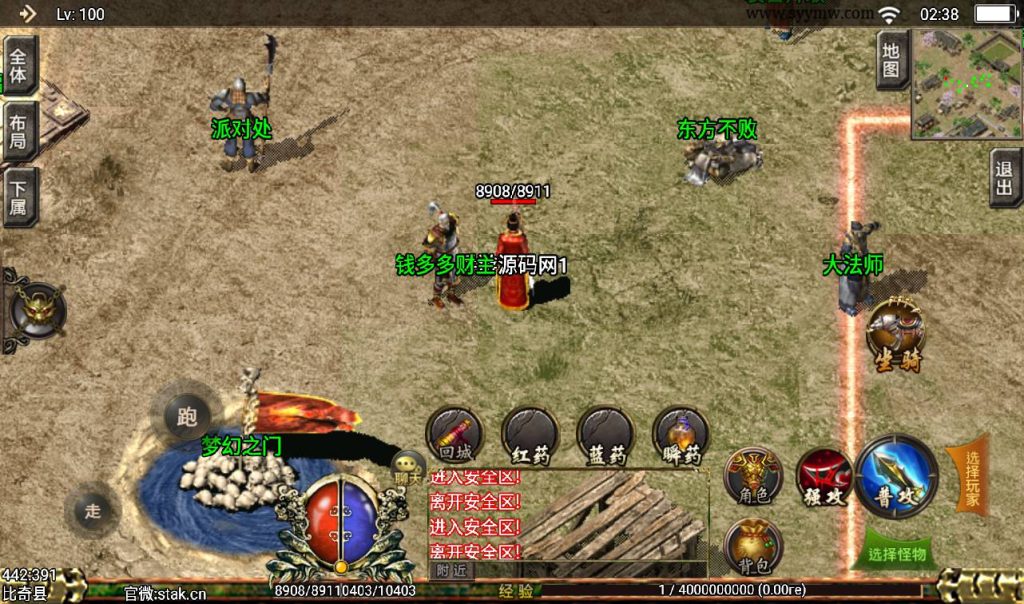Open the 背包 backpack

click(x=752, y=547)
